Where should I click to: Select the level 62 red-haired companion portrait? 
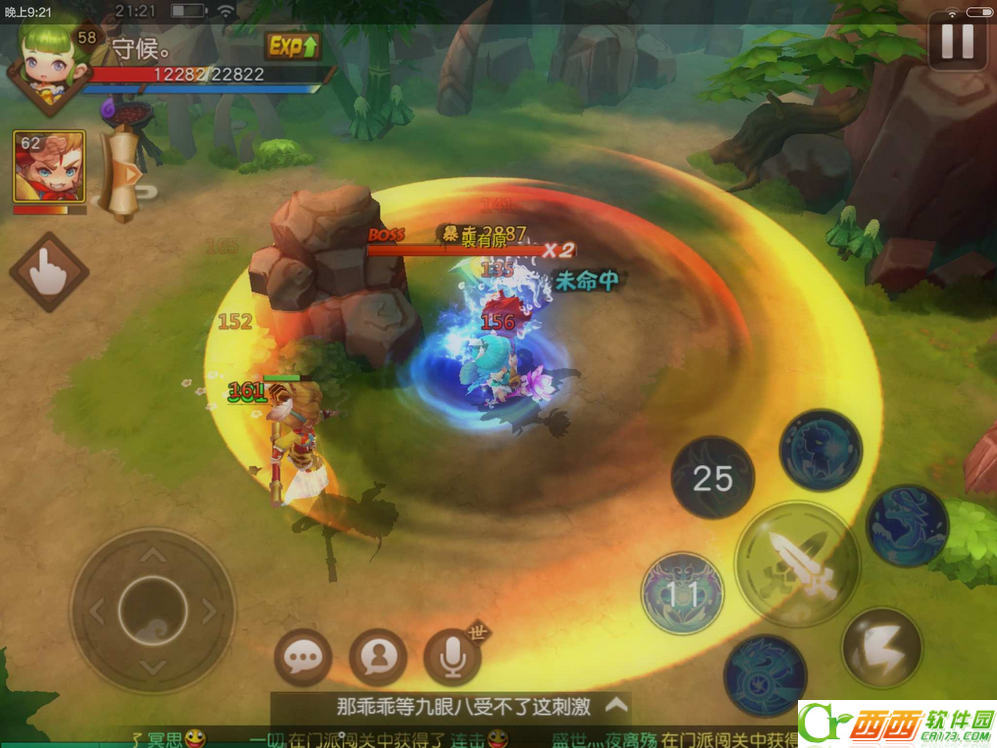[x=48, y=166]
